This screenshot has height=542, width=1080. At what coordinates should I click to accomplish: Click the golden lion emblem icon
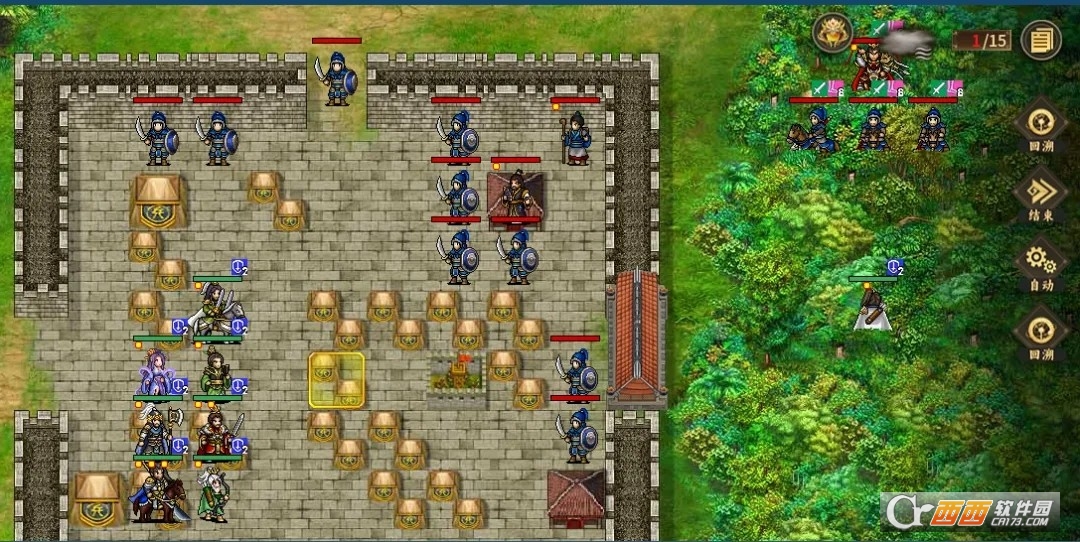pyautogui.click(x=831, y=33)
